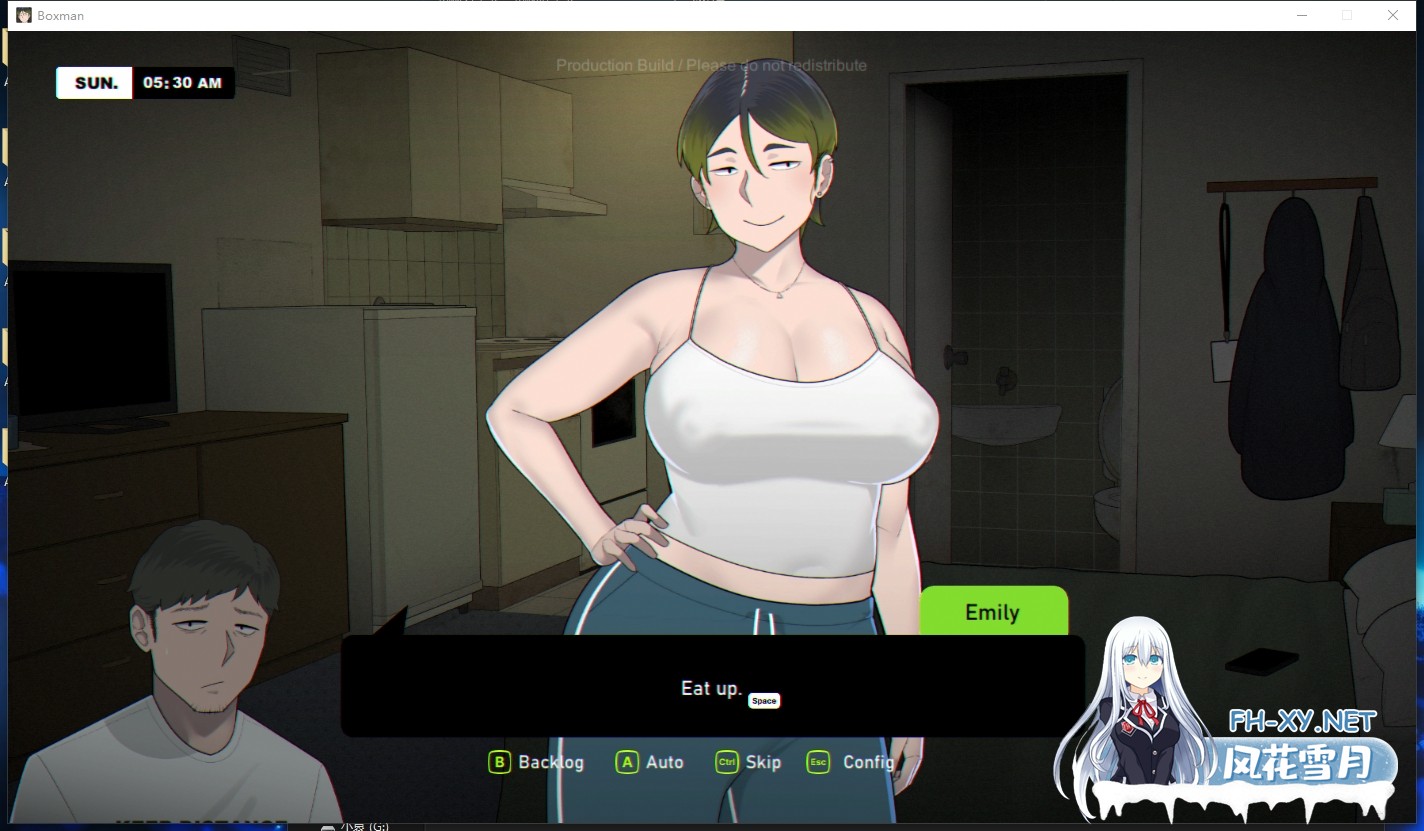The image size is (1424, 831).
Task: Click Emily's green name tag
Action: [x=992, y=611]
